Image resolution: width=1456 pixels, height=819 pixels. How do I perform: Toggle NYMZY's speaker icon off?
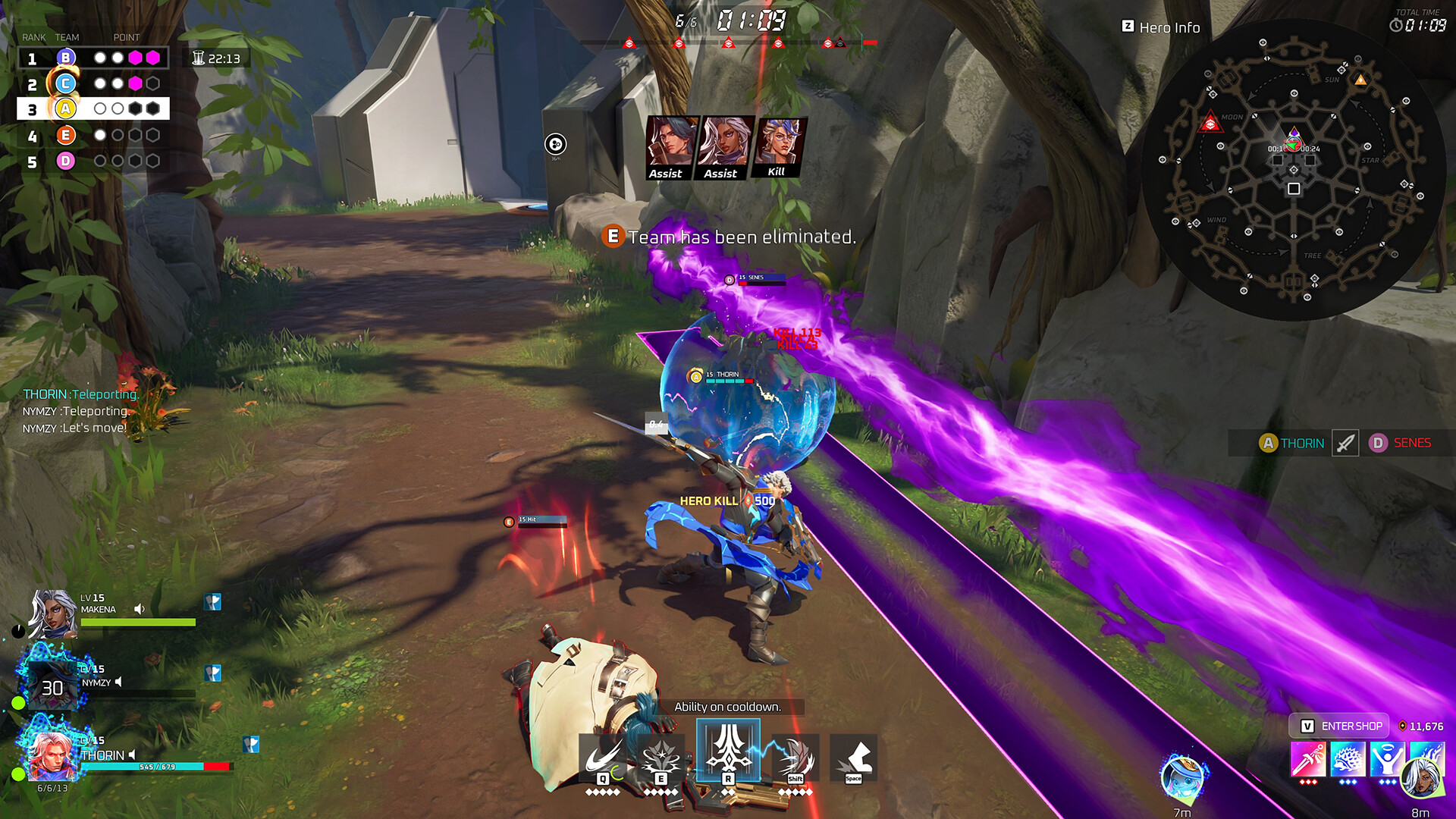point(120,682)
